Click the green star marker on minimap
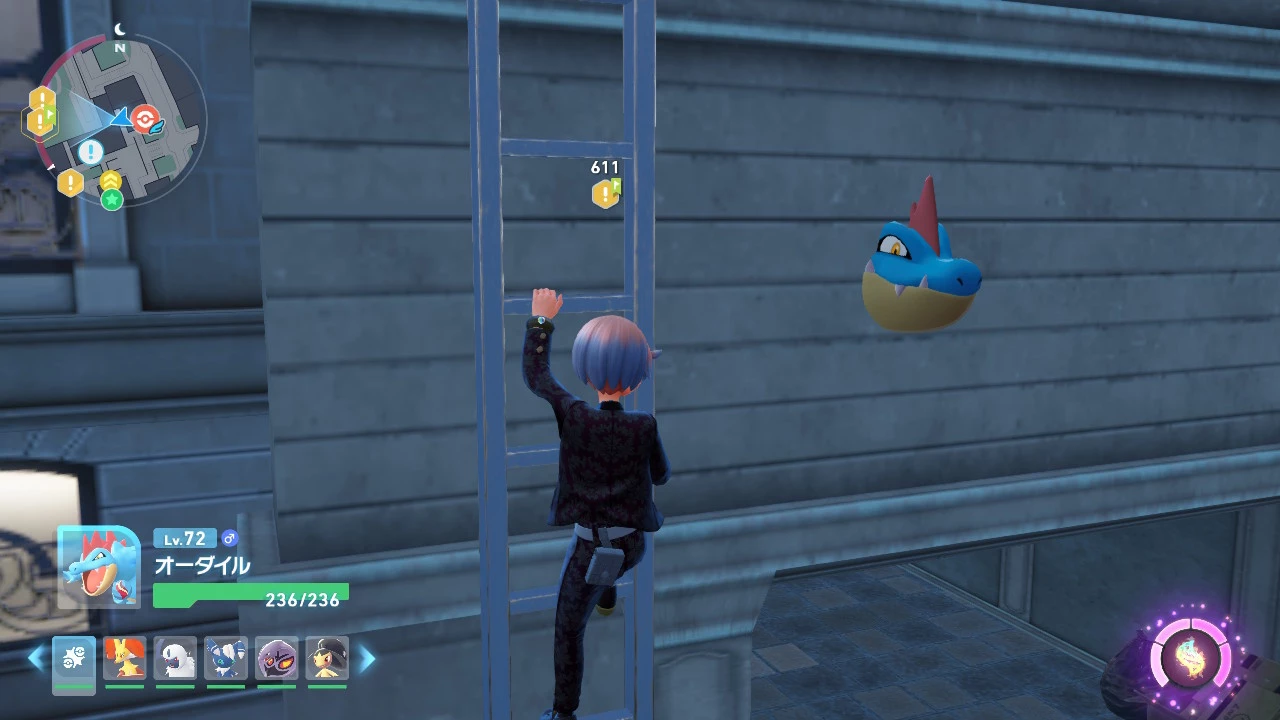 [112, 200]
